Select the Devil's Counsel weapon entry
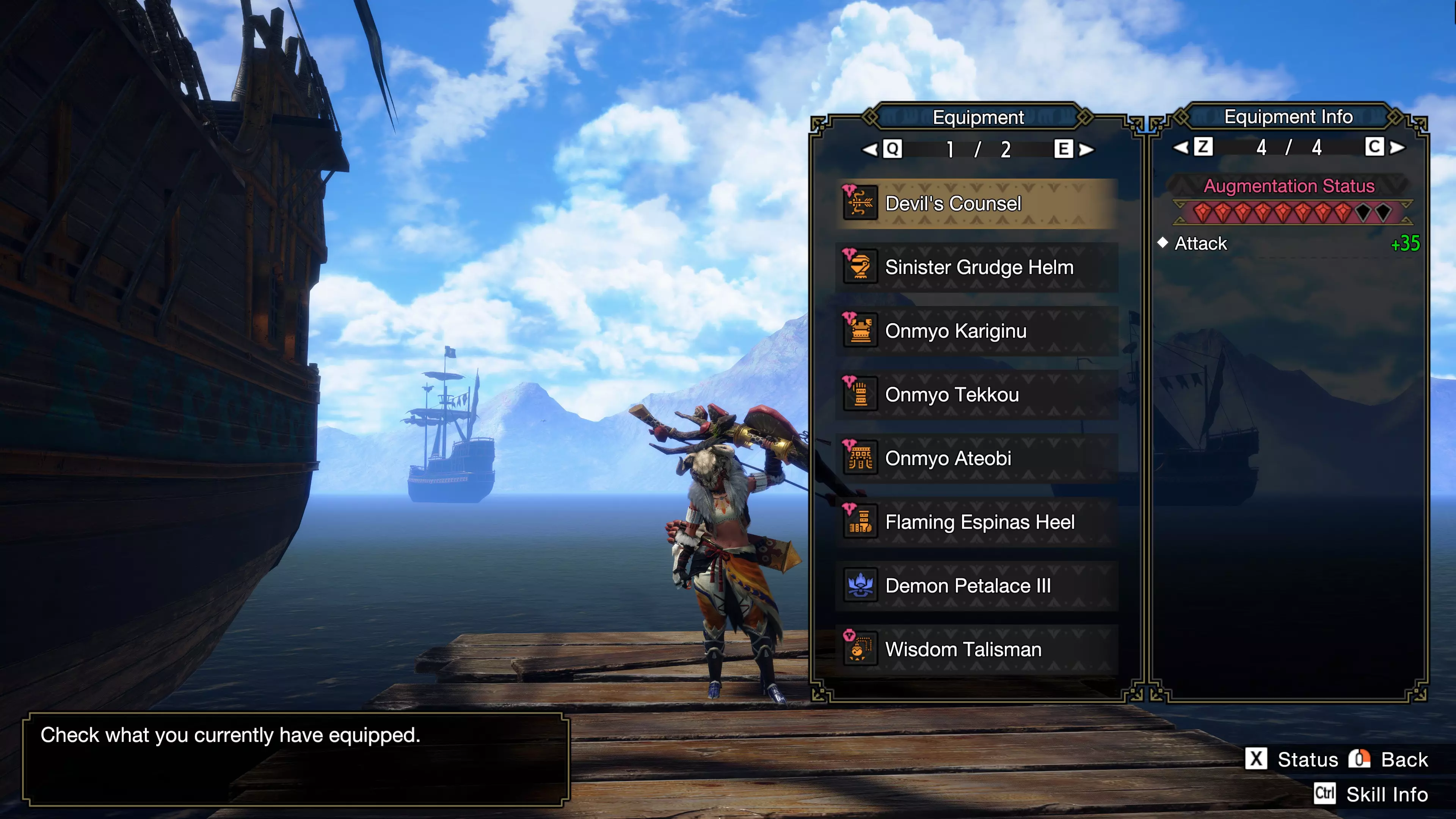 tap(977, 204)
